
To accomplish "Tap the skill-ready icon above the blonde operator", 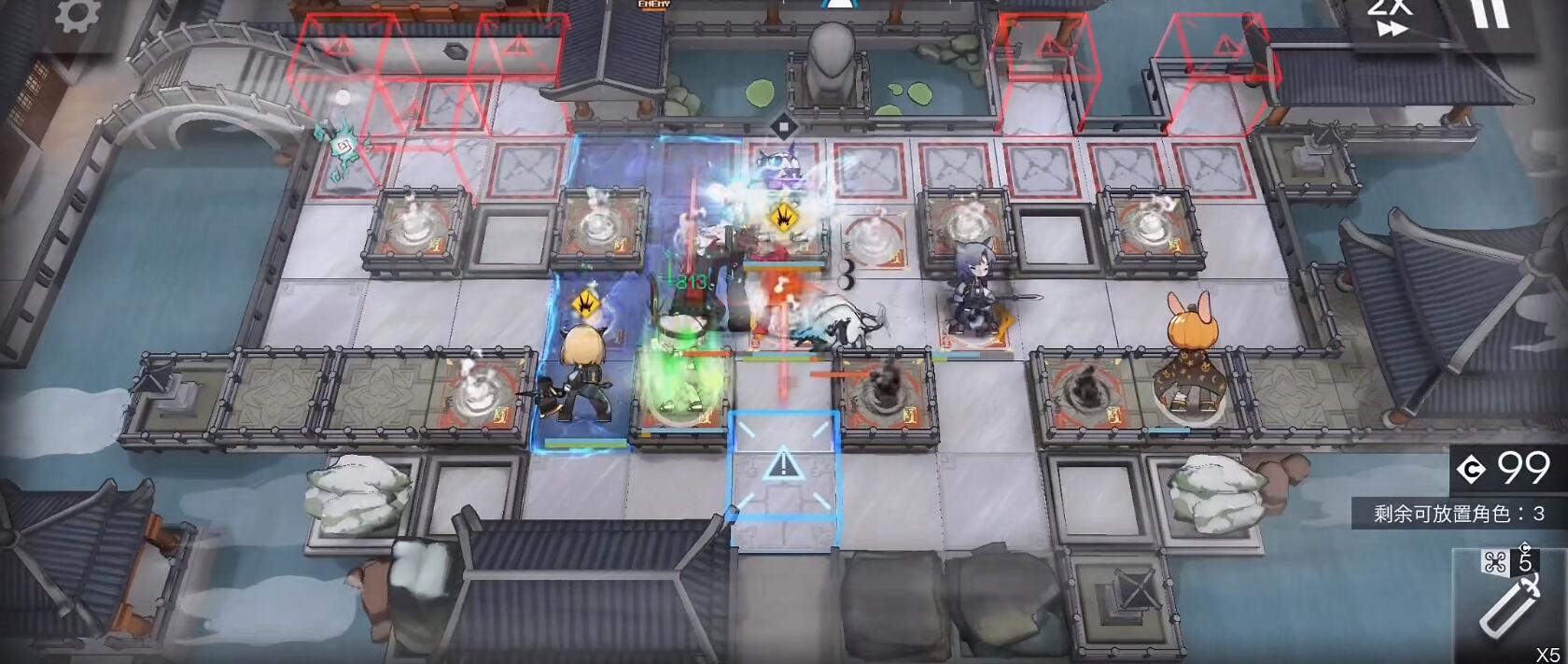I will 586,303.
